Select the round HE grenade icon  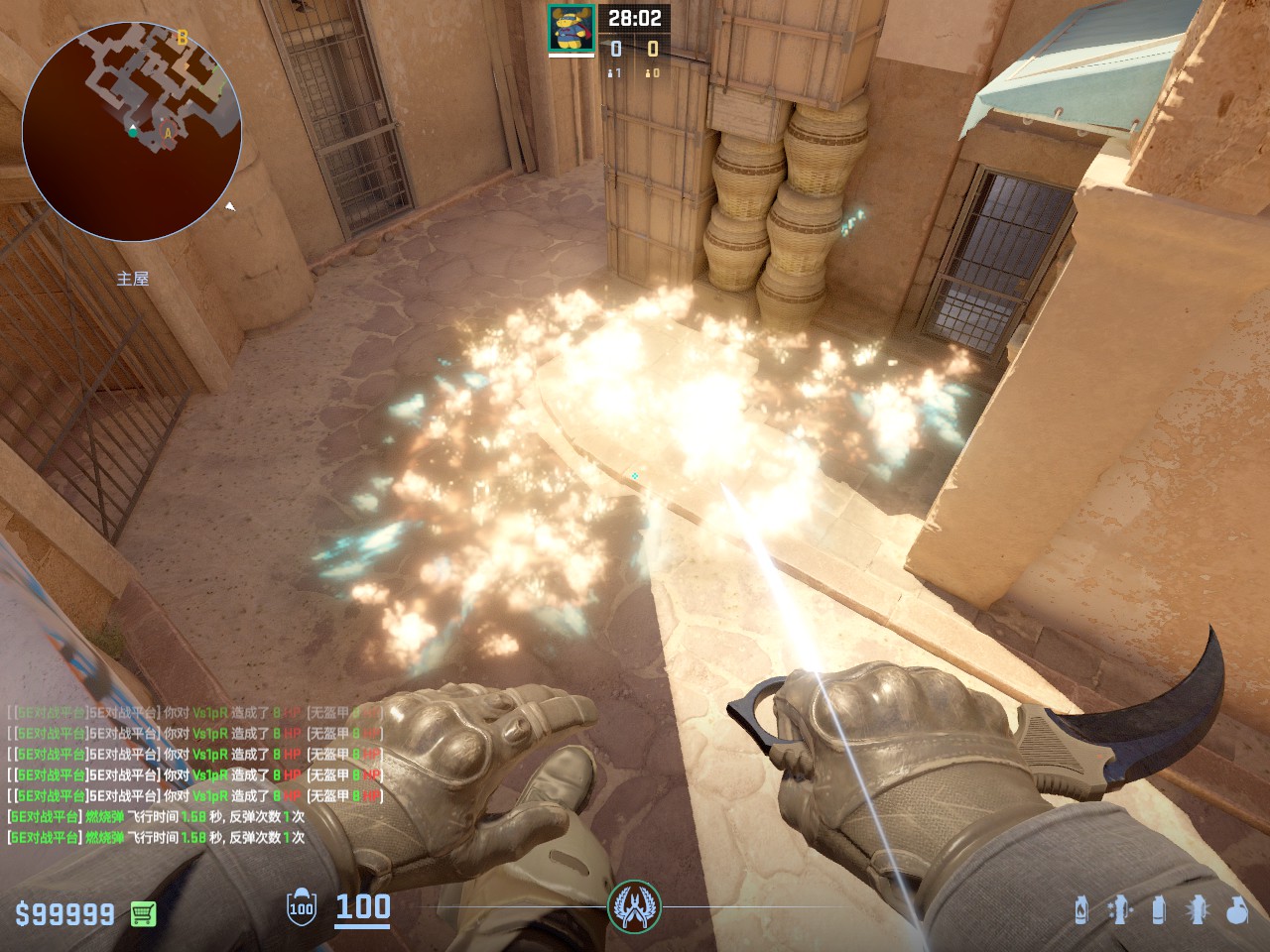pos(1236,909)
